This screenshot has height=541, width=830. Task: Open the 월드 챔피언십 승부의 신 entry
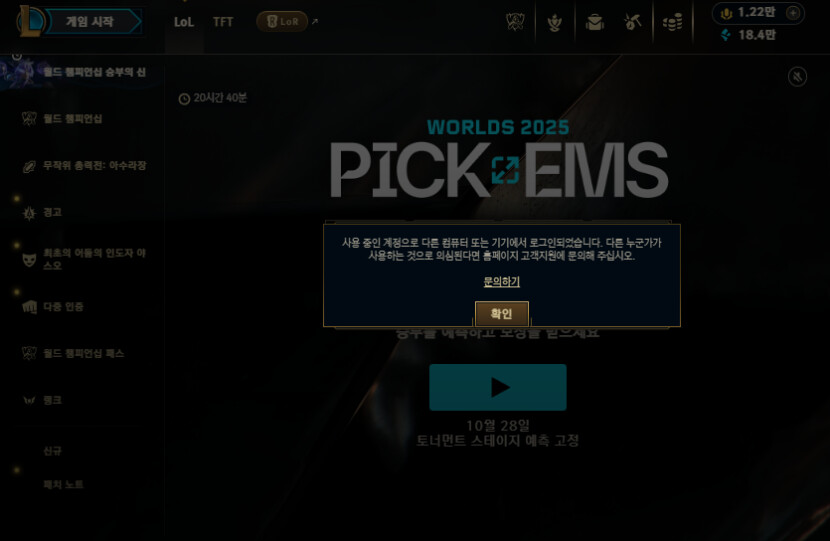[93, 72]
